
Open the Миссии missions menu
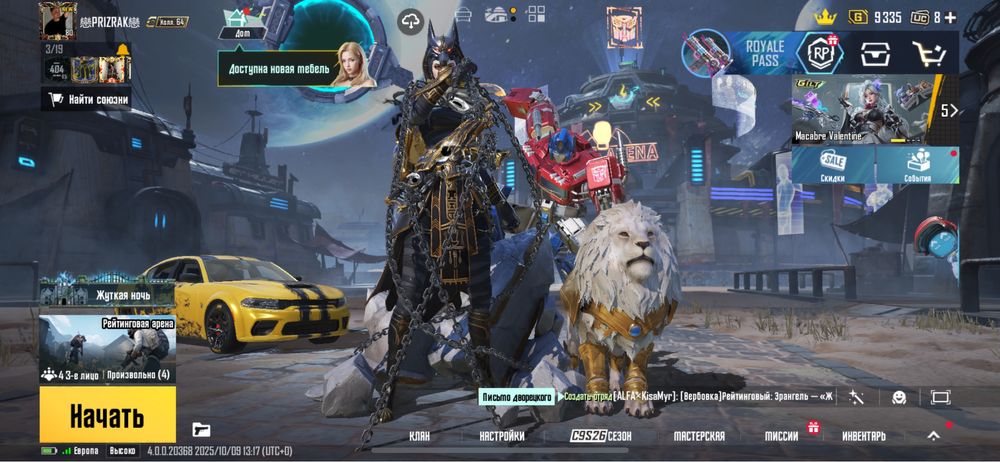point(782,436)
